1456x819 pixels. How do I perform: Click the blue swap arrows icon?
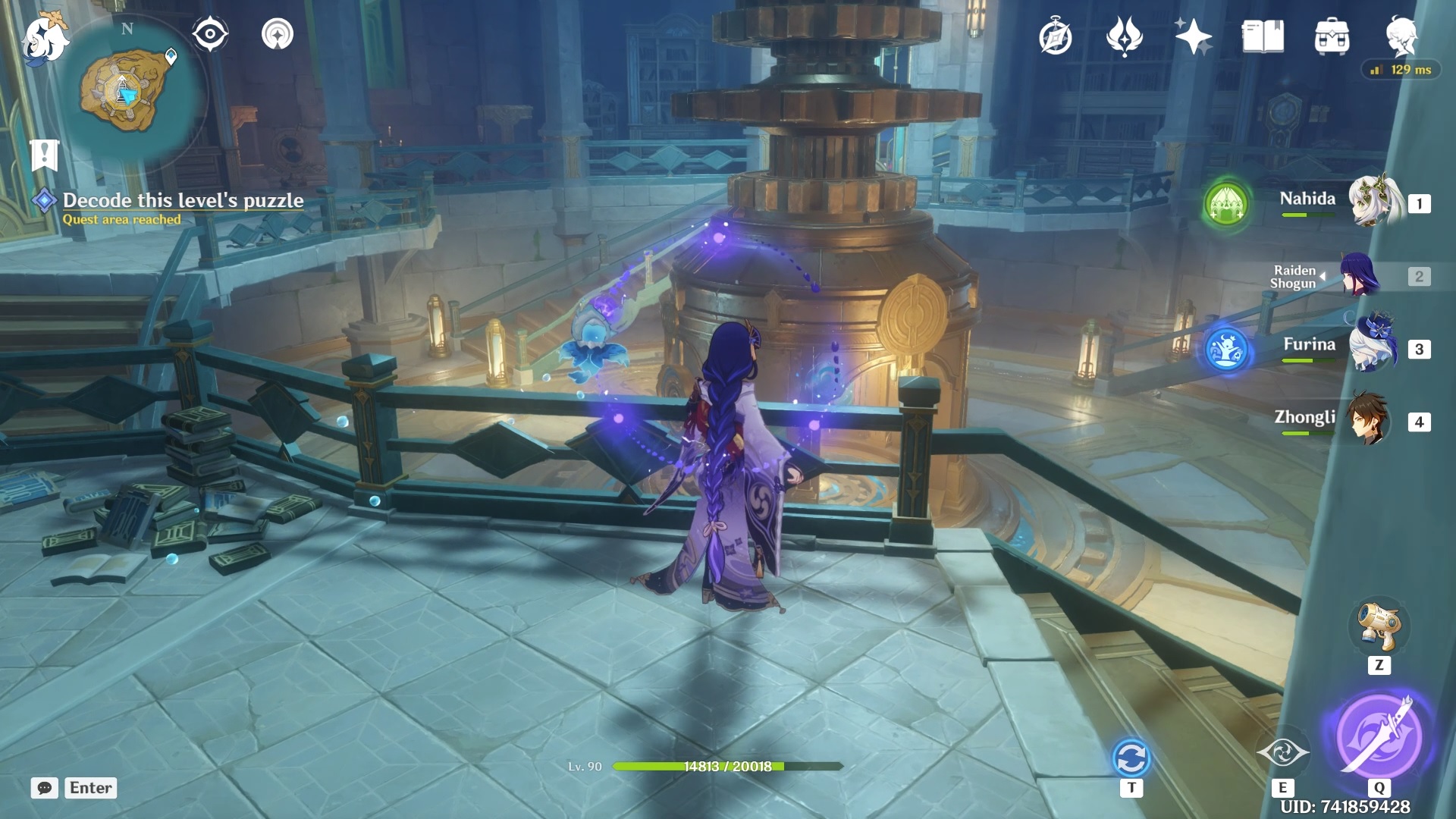coord(1131,758)
